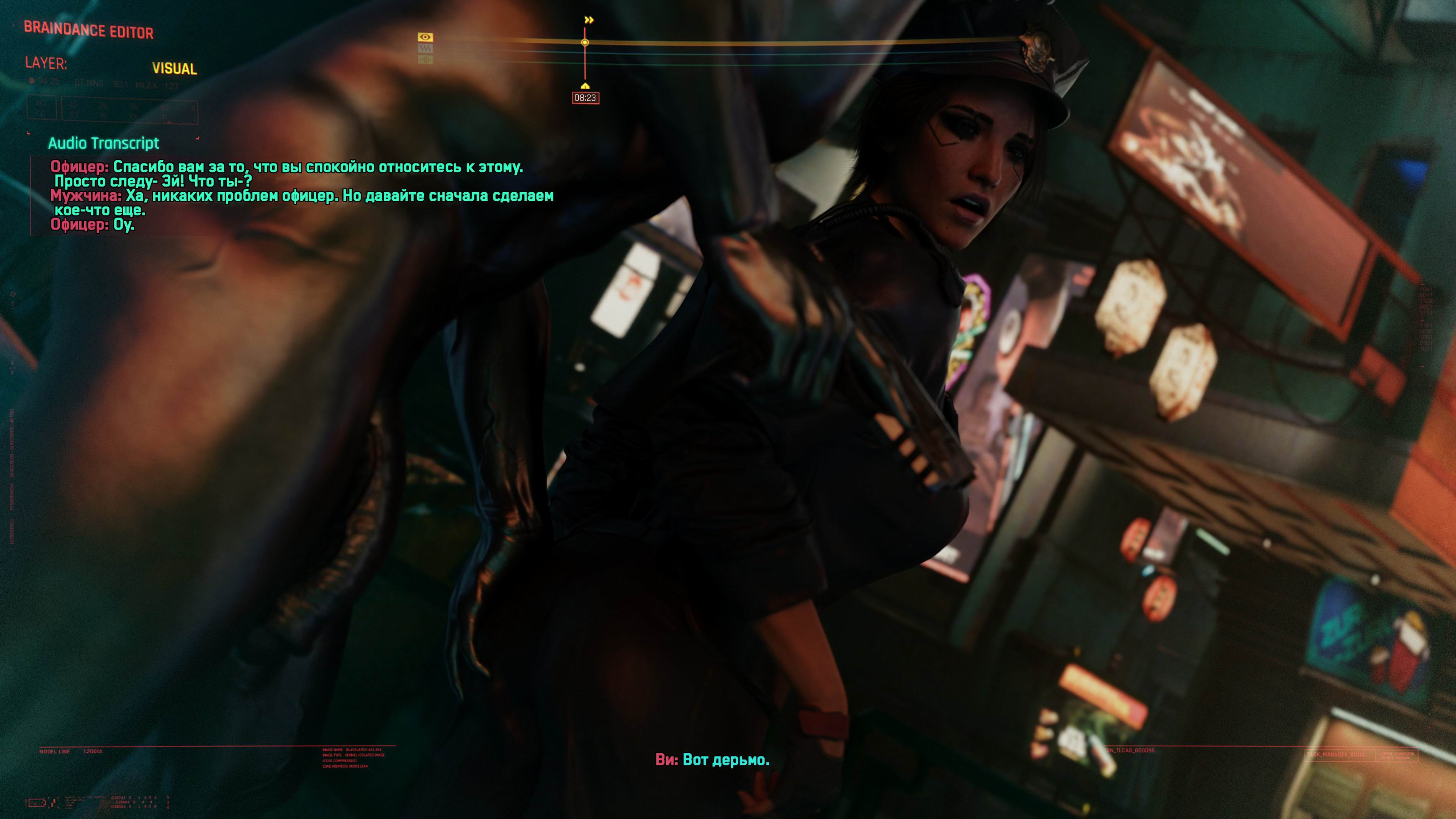Viewport: 1456px width, 819px height.
Task: Select the eye-icon visual layer
Action: [425, 37]
